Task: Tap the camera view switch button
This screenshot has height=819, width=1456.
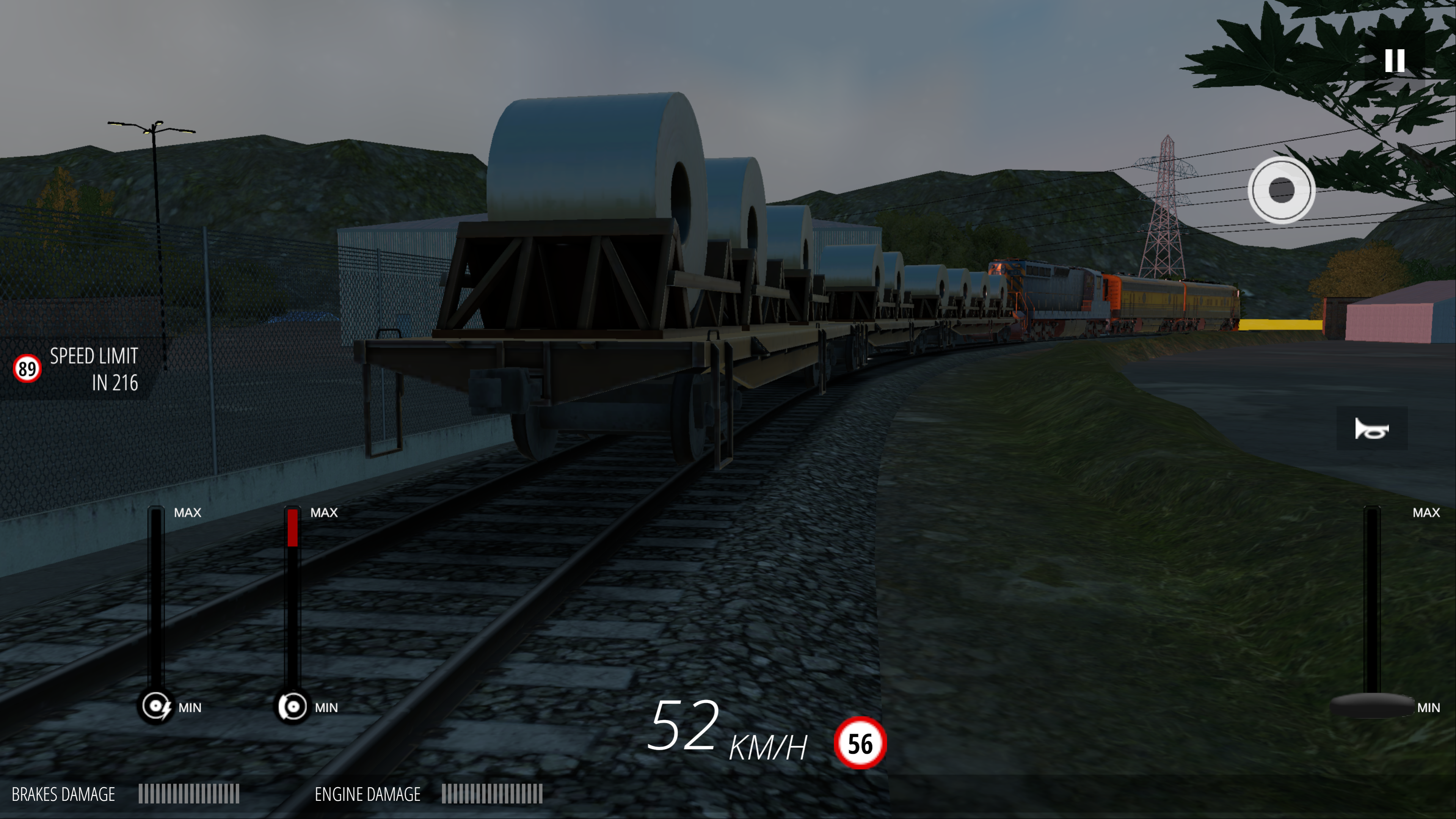Action: coord(1281,190)
